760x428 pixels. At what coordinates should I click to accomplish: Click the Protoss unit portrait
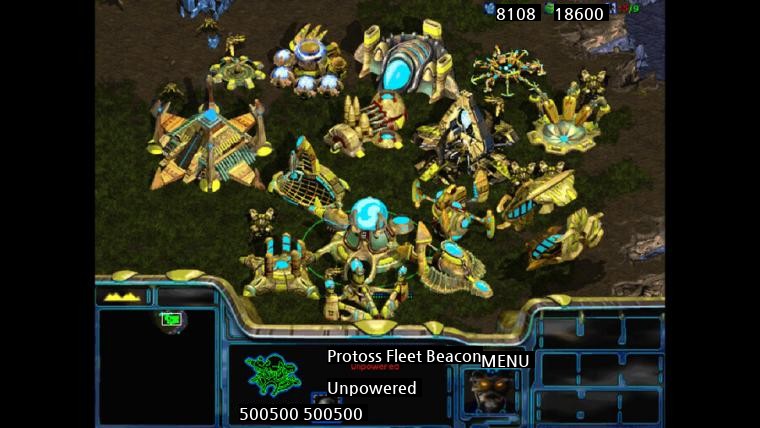[x=490, y=391]
